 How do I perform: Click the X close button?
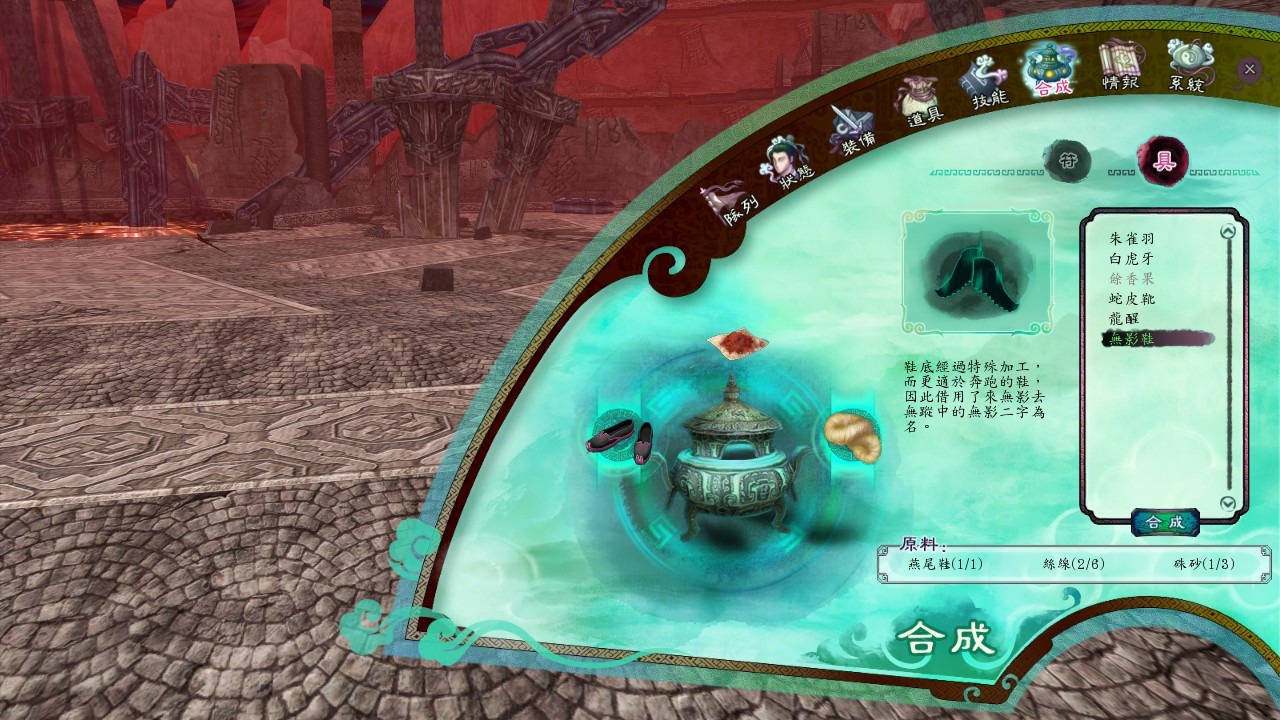tap(1249, 69)
